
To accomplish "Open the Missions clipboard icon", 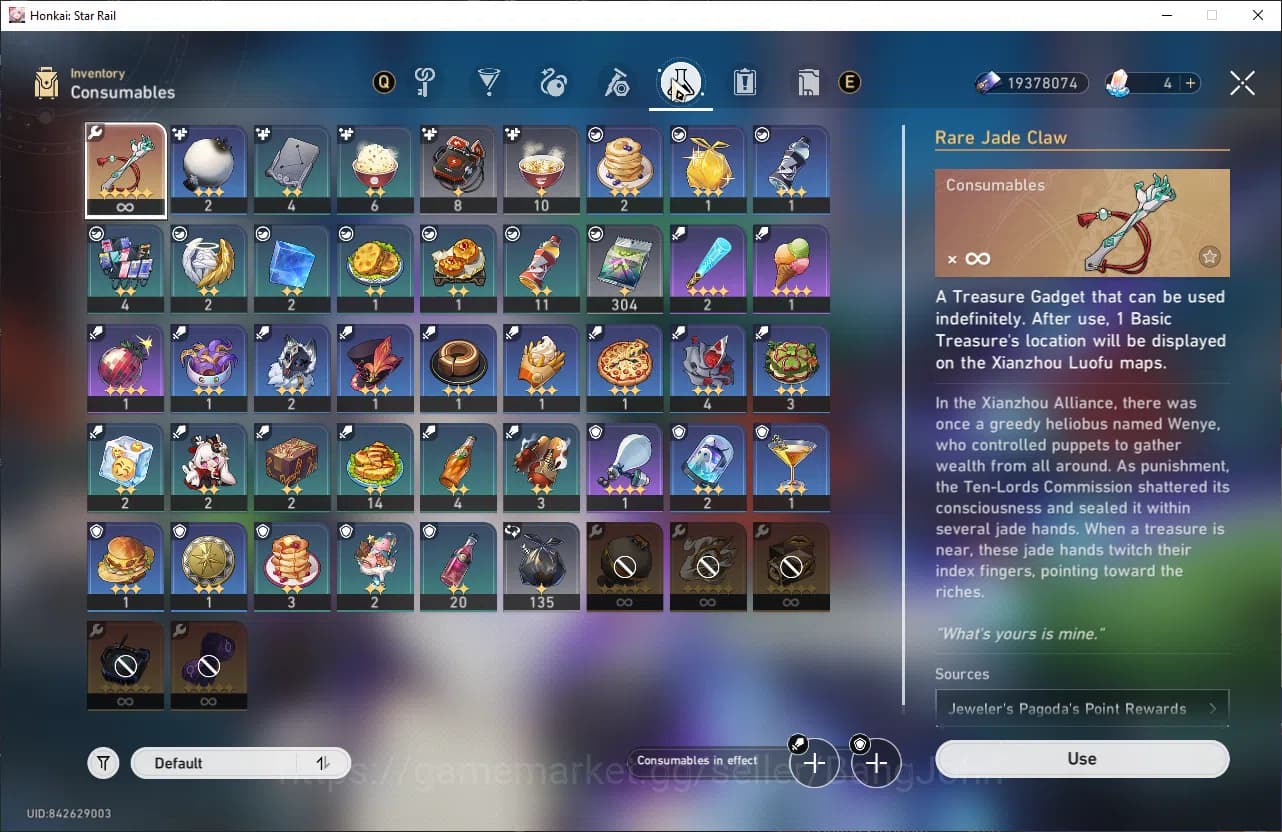I will (x=744, y=83).
